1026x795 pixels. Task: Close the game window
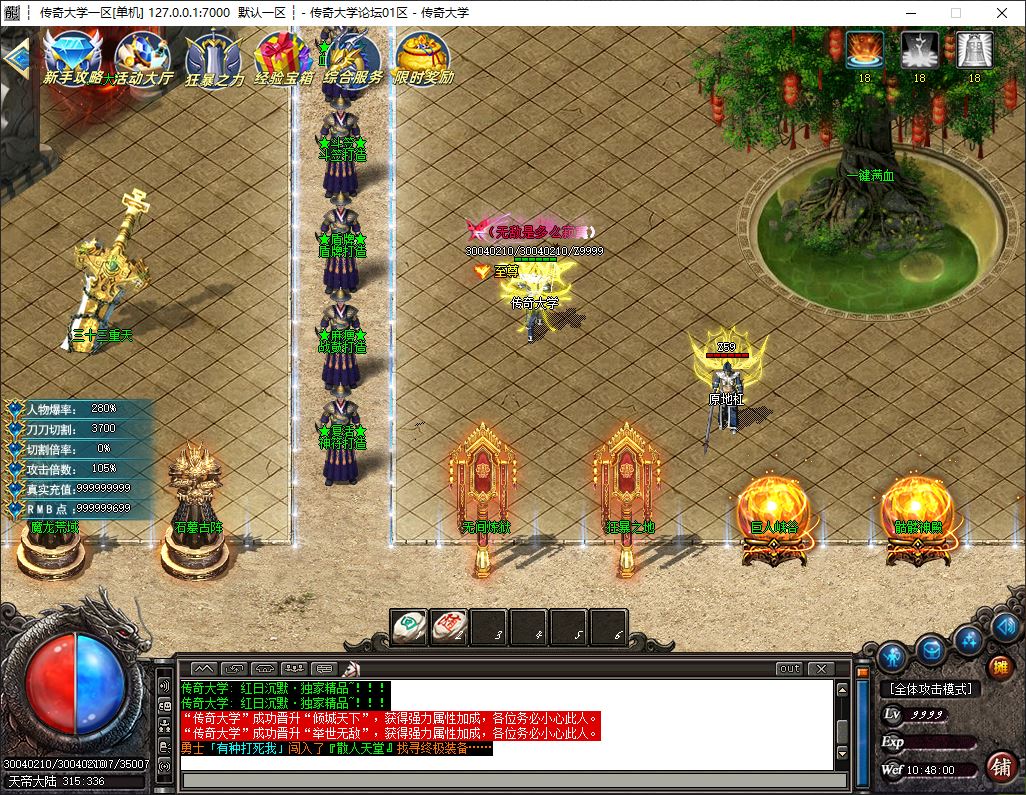[x=1002, y=13]
